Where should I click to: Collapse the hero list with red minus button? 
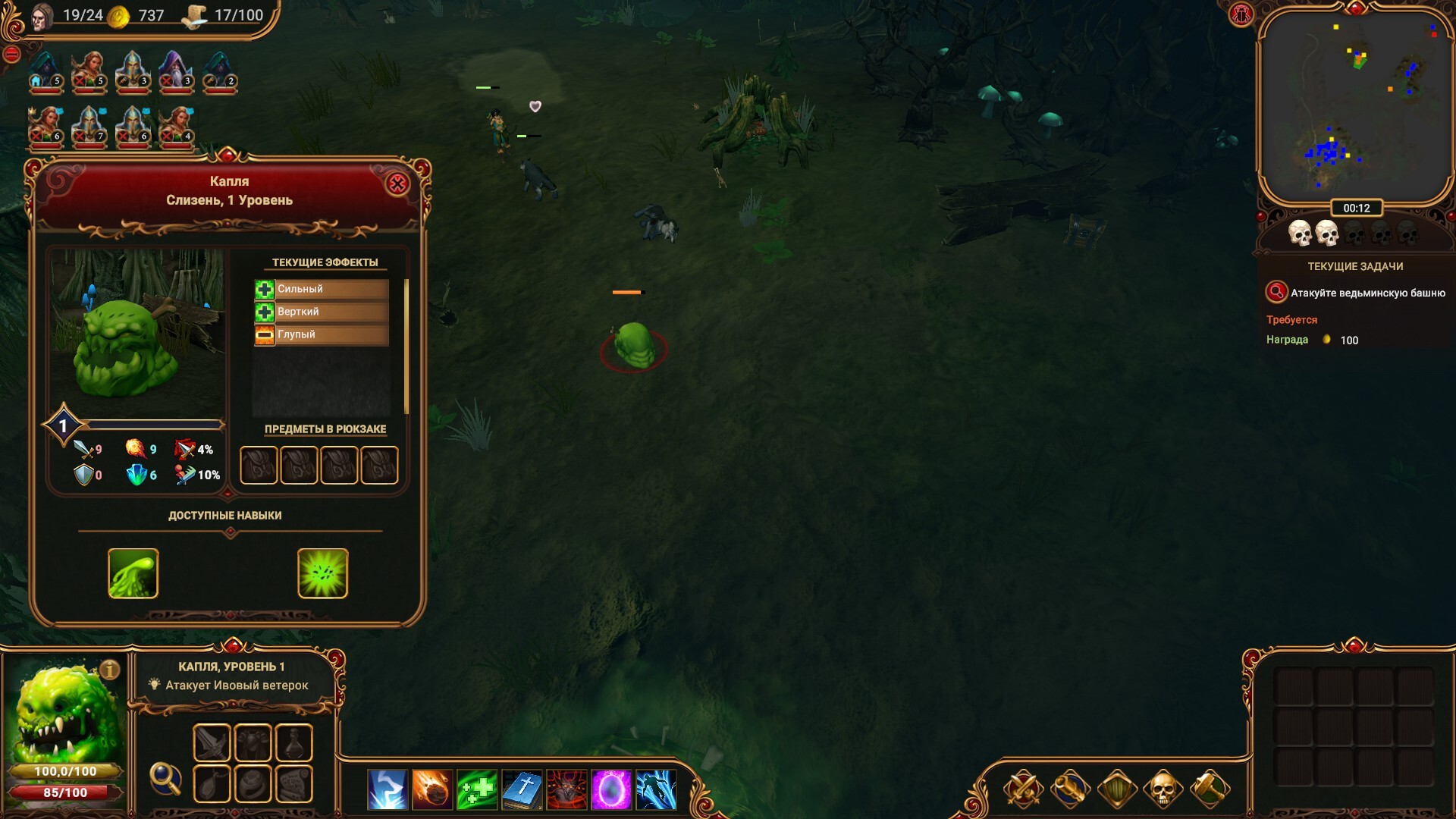point(11,55)
